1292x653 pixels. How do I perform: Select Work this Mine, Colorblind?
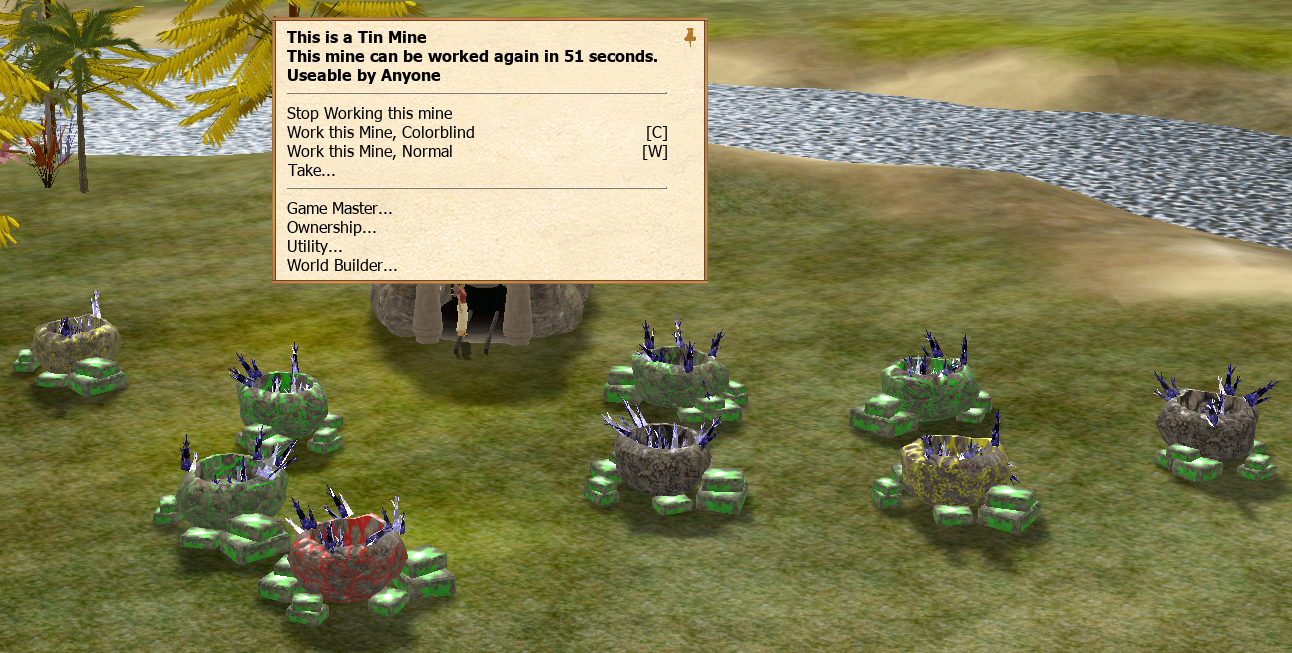click(380, 133)
